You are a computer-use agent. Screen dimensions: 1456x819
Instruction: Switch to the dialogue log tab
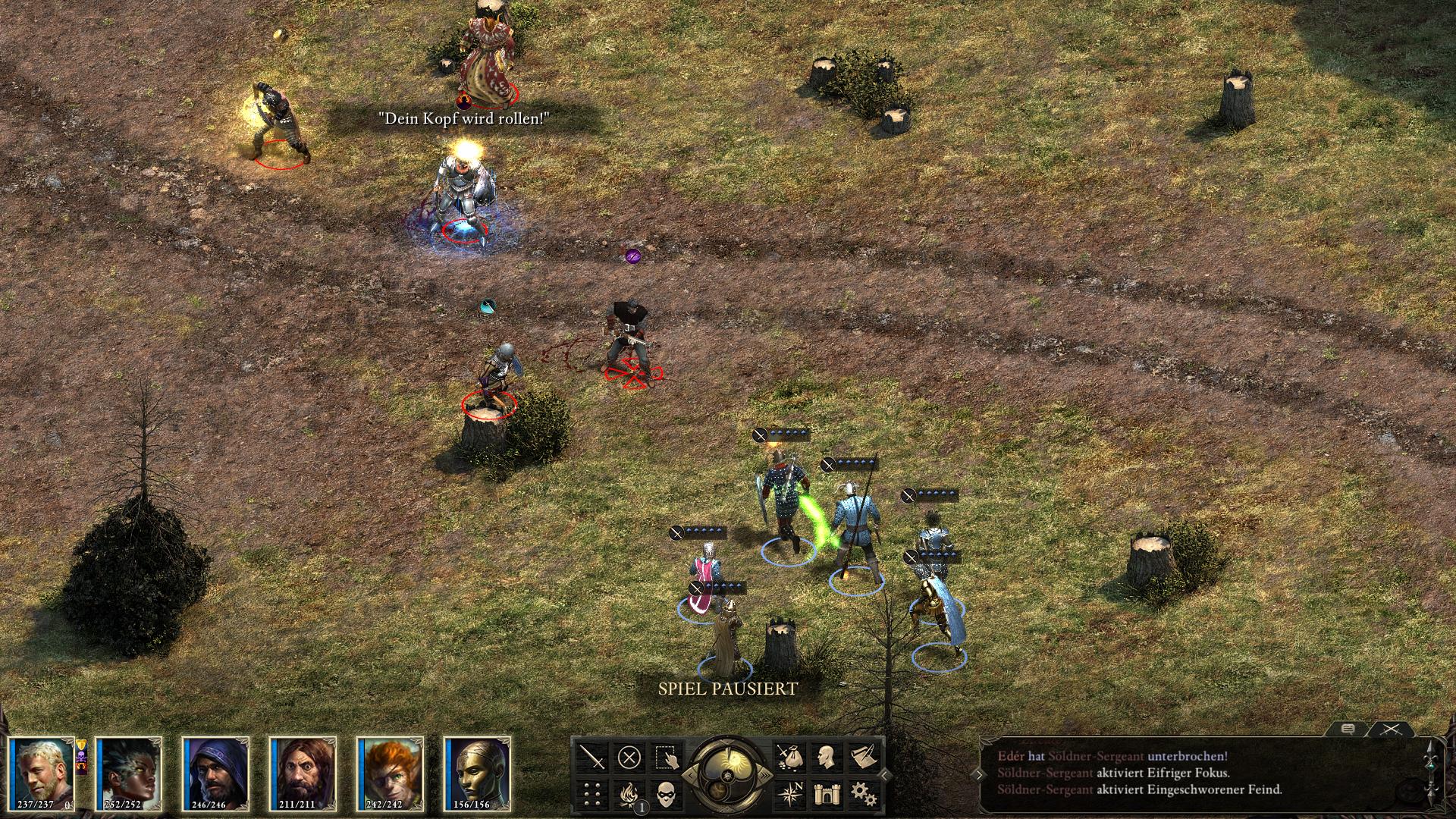tap(1348, 729)
